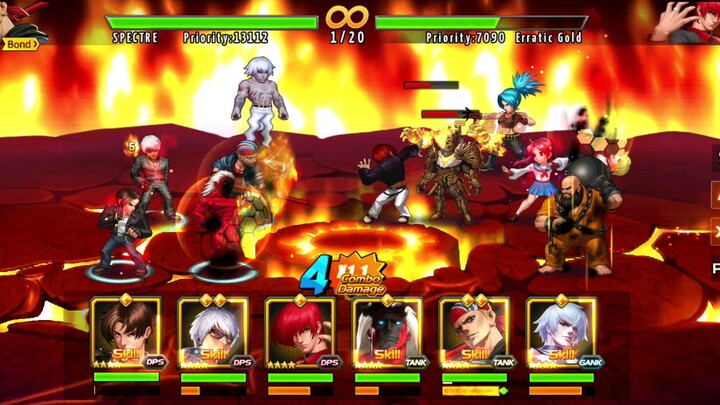This screenshot has width=720, height=405.
Task: Trigger the white-haired K' DPS skill card
Action: [213, 334]
